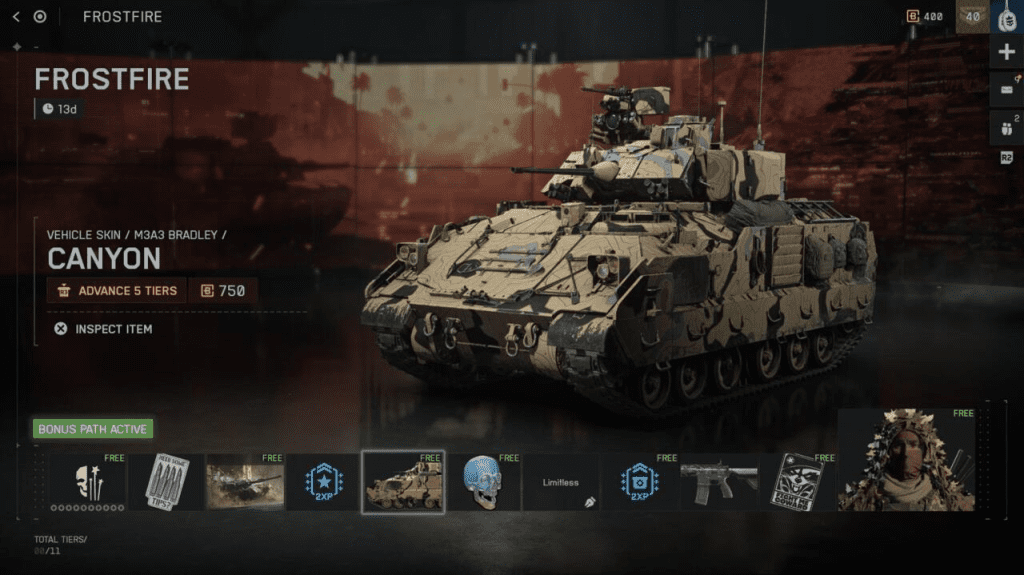Image resolution: width=1024 pixels, height=575 pixels.
Task: Choose the bullets sticker reward tile
Action: (x=166, y=482)
